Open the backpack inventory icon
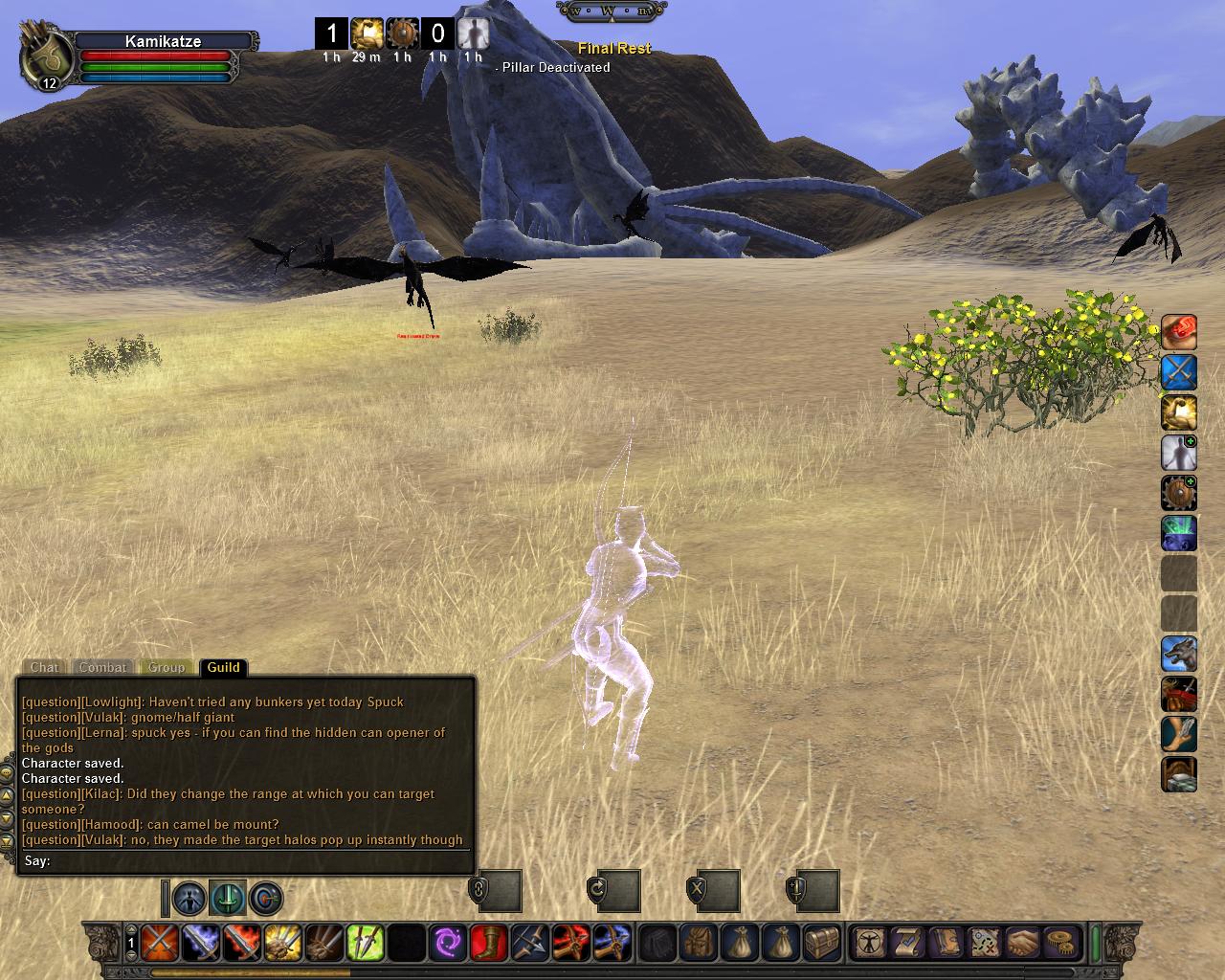This screenshot has width=1225, height=980. click(699, 943)
